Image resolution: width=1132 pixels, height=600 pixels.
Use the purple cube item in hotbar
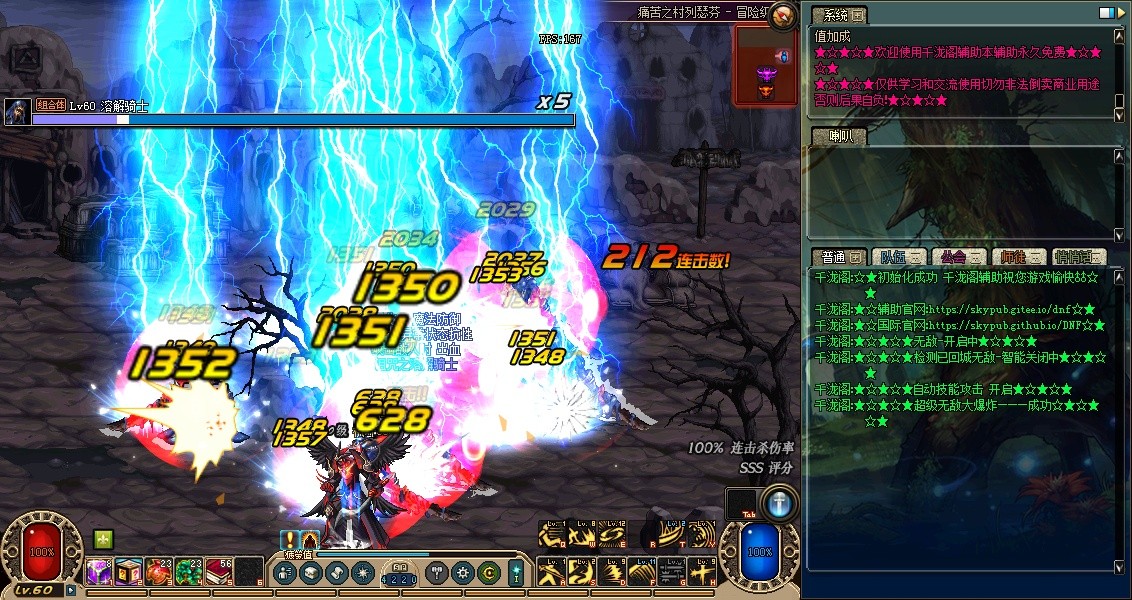click(98, 572)
